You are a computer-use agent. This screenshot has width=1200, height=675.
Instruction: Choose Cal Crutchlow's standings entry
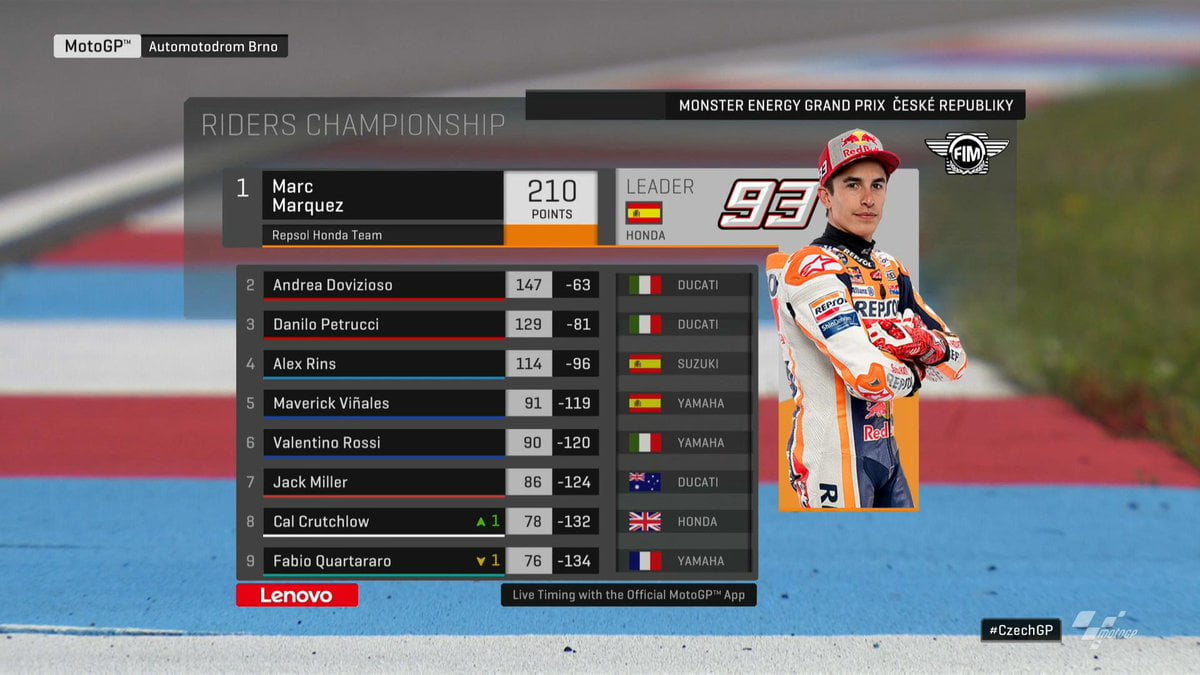tap(383, 521)
